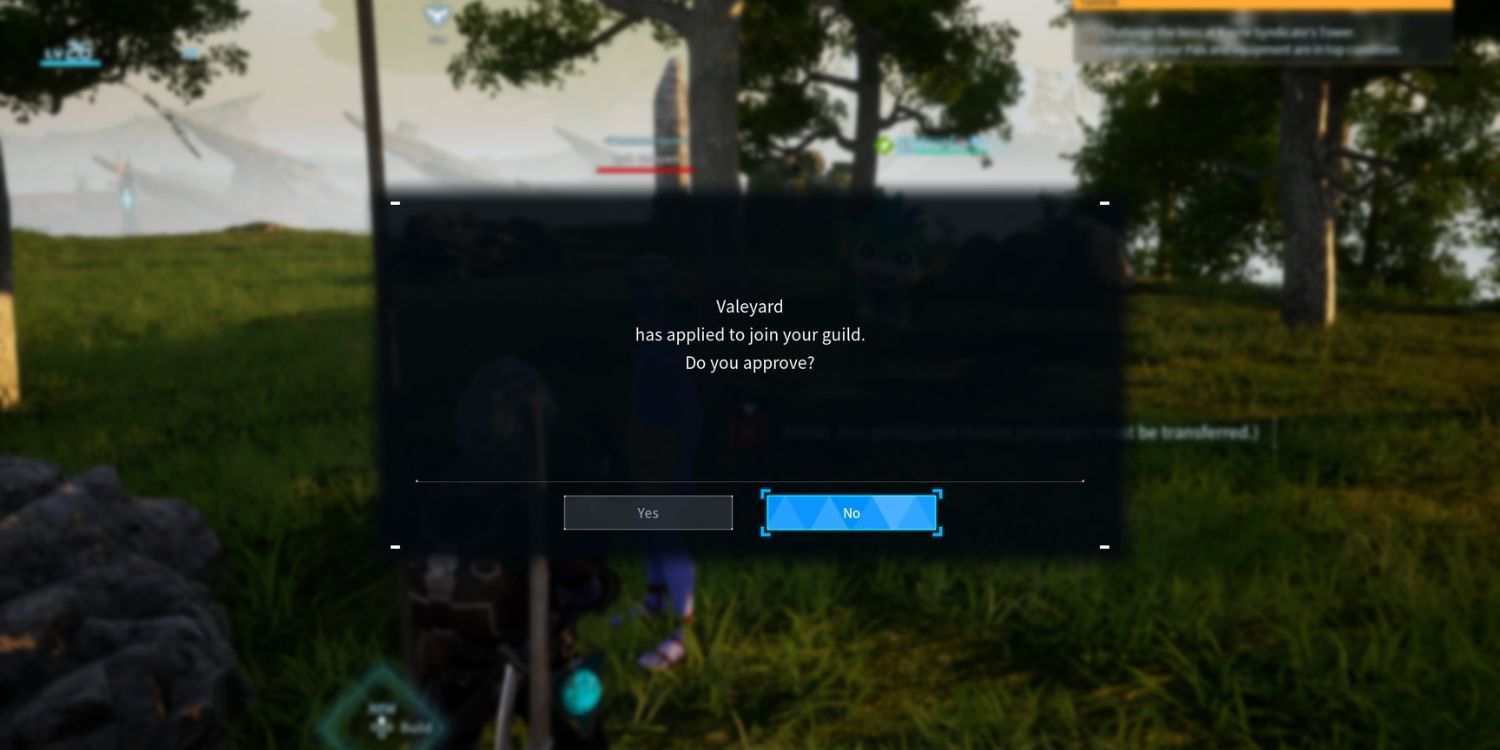Viewport: 1500px width, 750px height.
Task: Select the Pal status icon above the nameplate
Action: (x=885, y=144)
